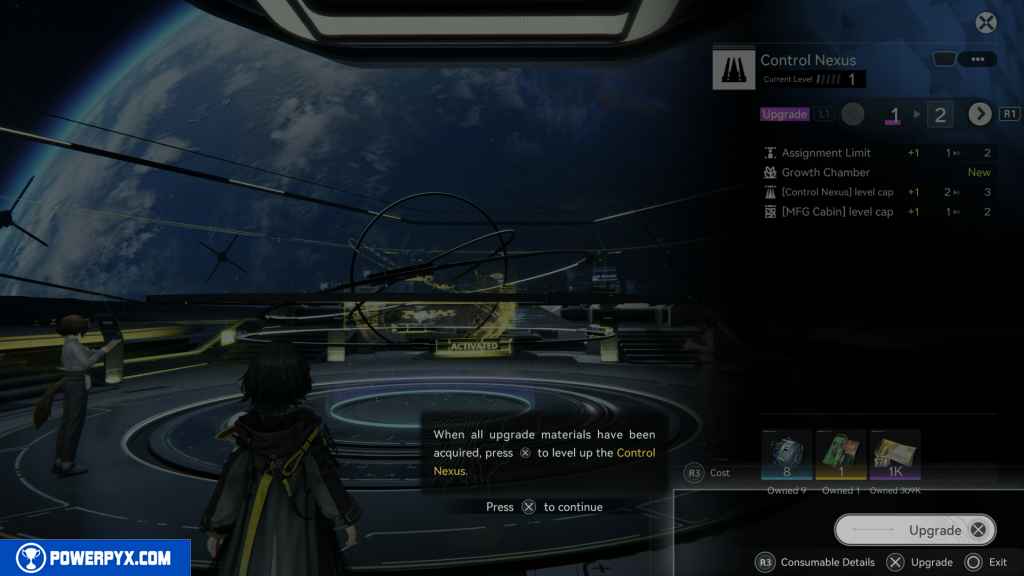Viewport: 1024px width, 576px height.
Task: Click the Control Nexus facility icon
Action: pos(733,70)
